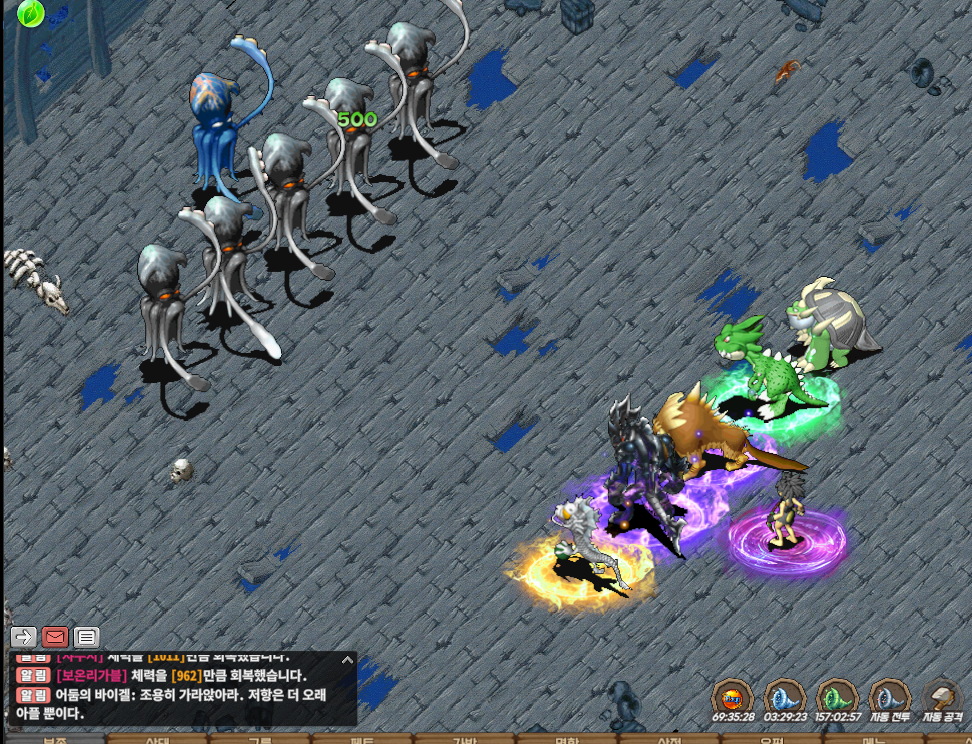The image size is (972, 744).
Task: Select the blue horn icon timed 03:29:23
Action: (x=785, y=697)
